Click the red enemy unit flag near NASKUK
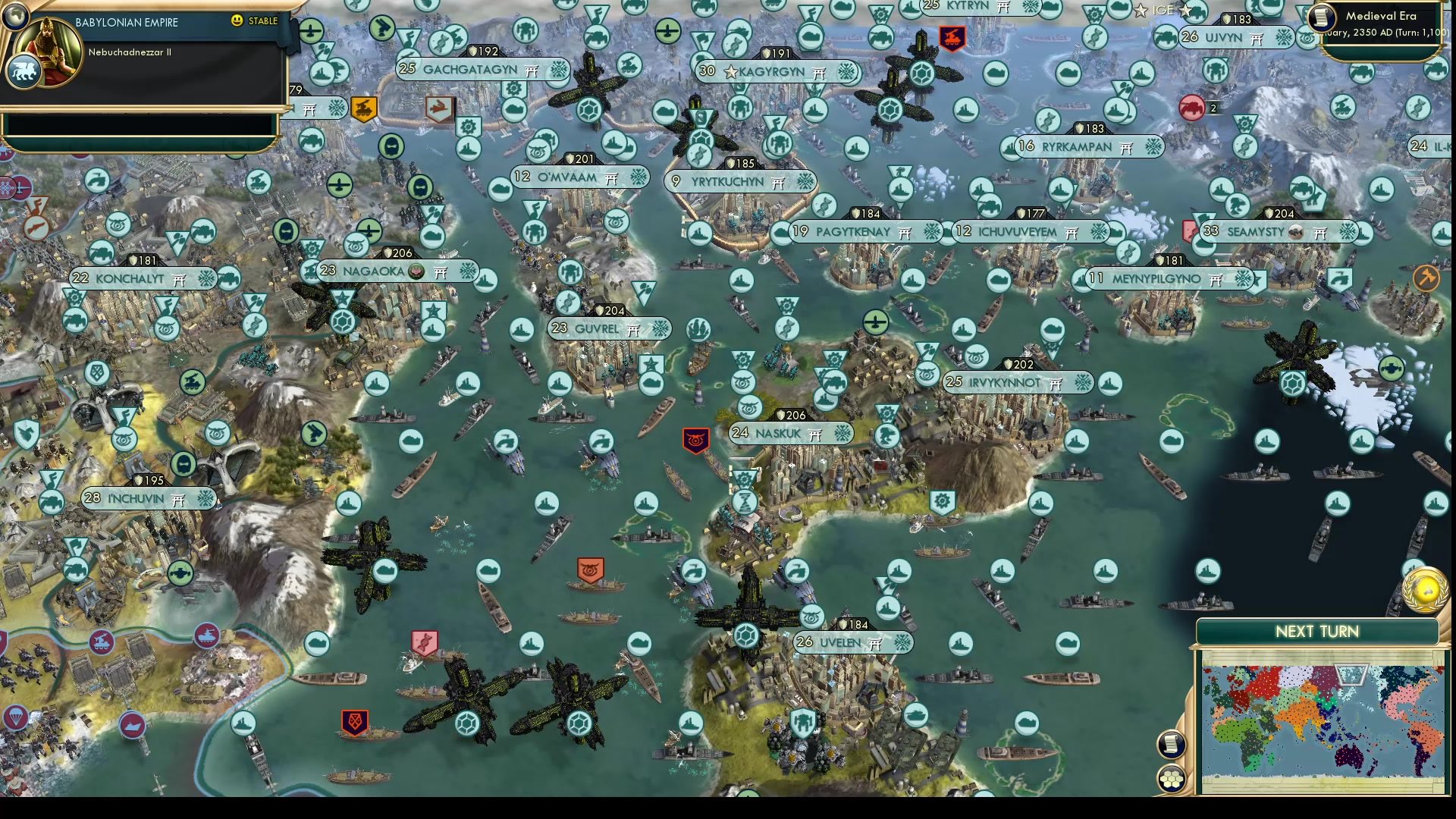 (x=696, y=440)
